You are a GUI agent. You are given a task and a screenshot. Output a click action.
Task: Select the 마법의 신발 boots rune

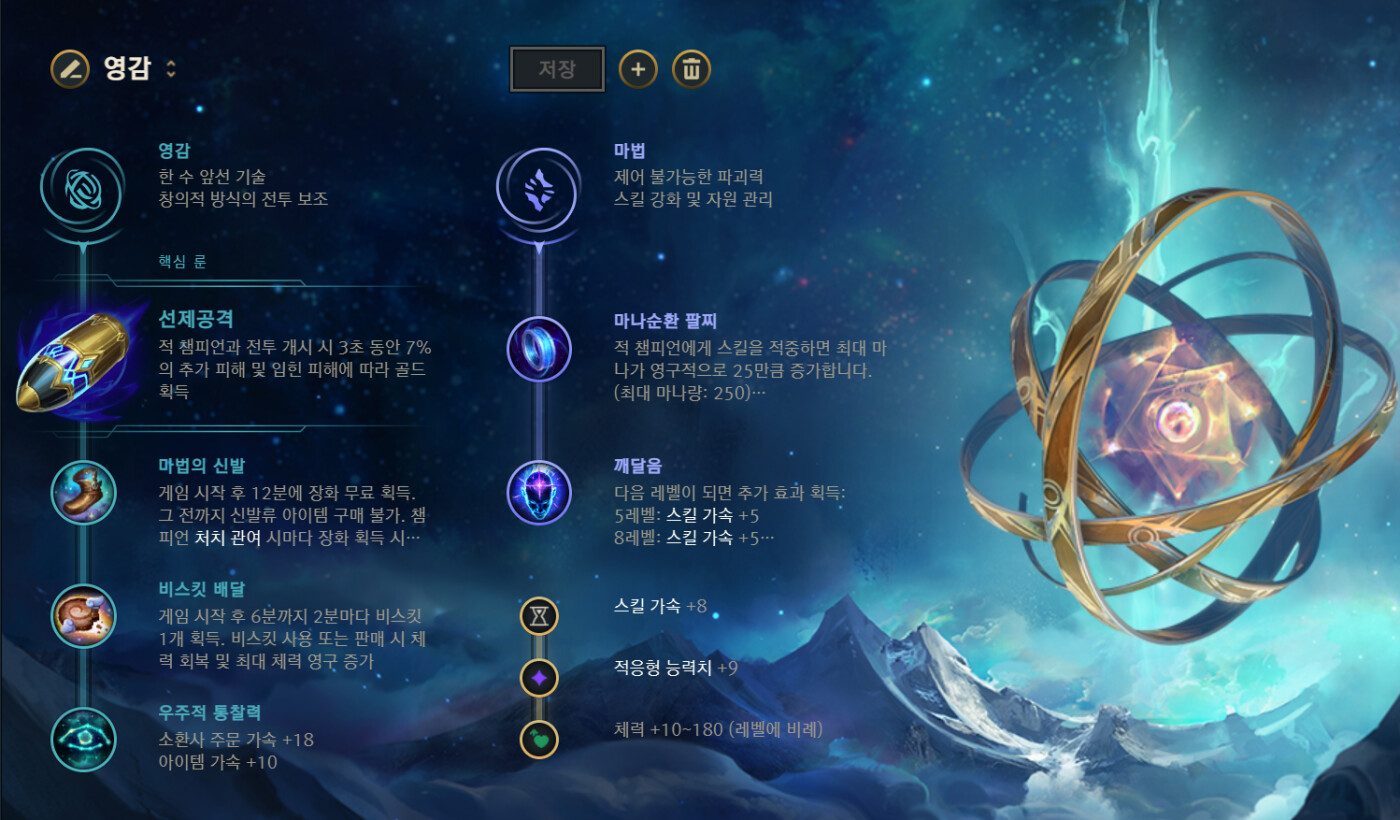coord(84,493)
